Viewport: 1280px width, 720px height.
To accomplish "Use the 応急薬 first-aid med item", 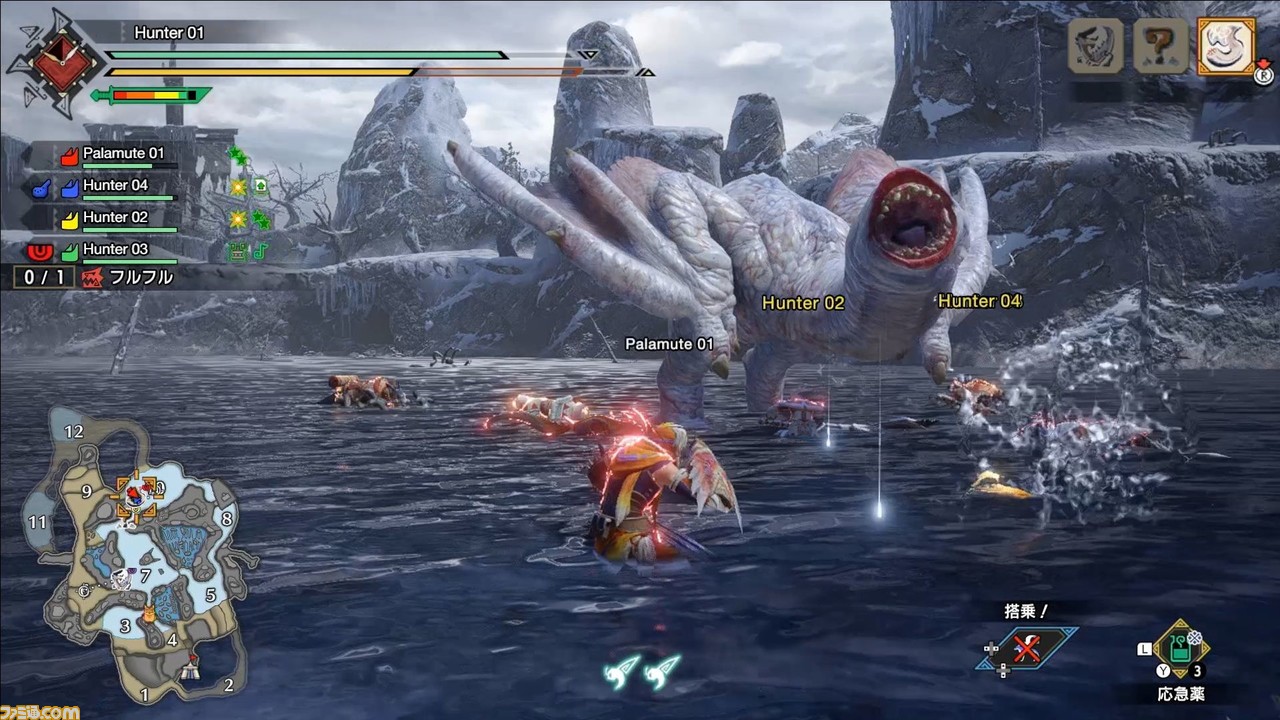I will point(1181,650).
